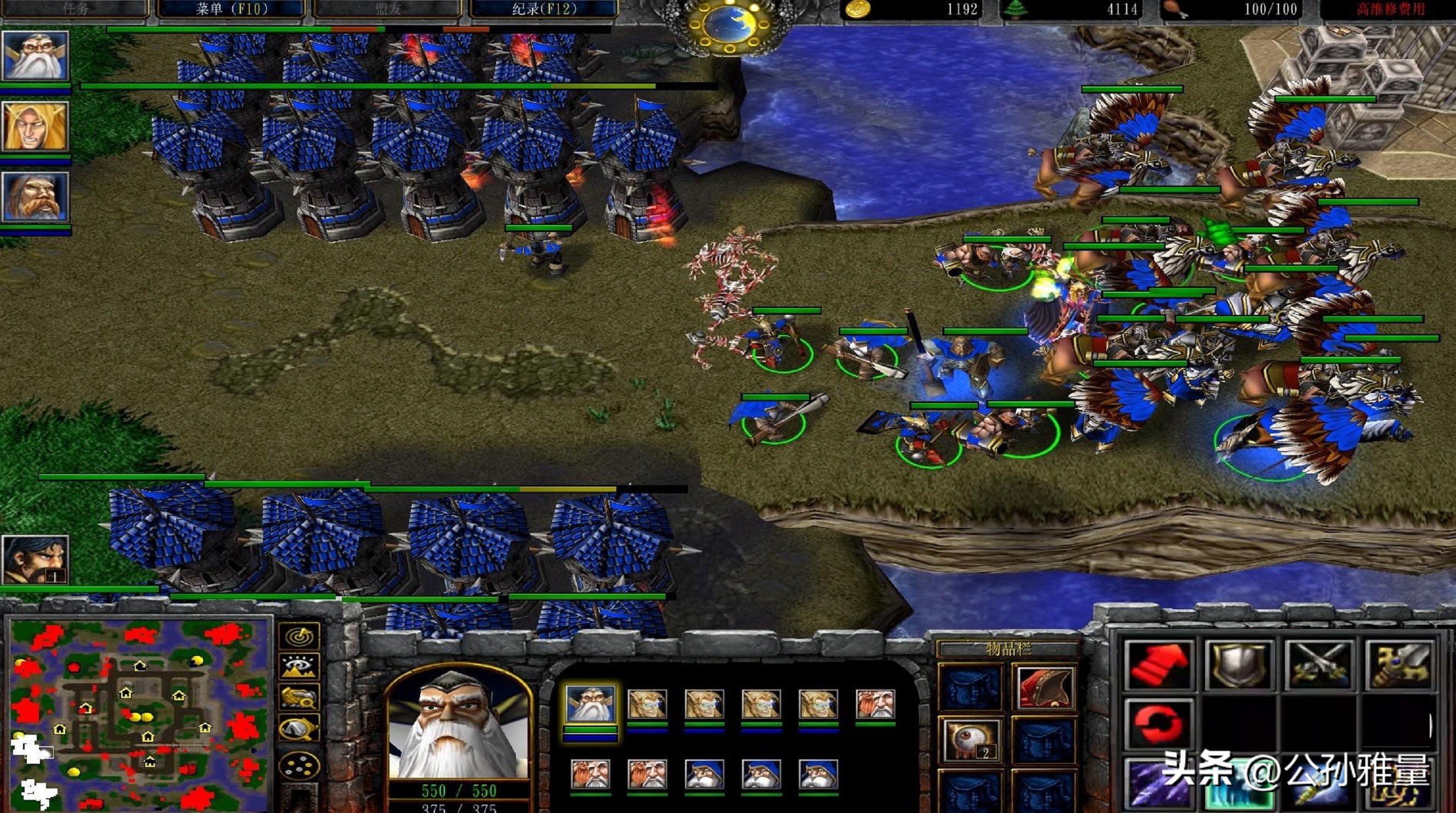Open the 纪录 (F12) log

(x=544, y=9)
